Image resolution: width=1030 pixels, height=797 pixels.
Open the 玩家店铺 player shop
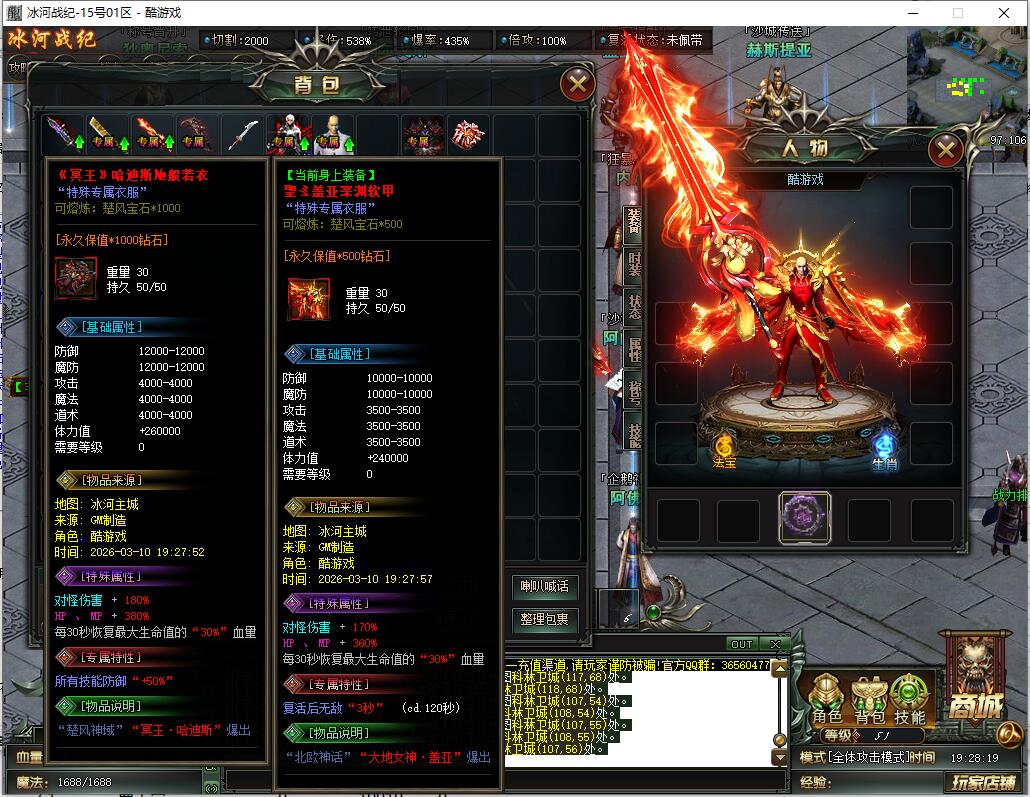point(983,782)
